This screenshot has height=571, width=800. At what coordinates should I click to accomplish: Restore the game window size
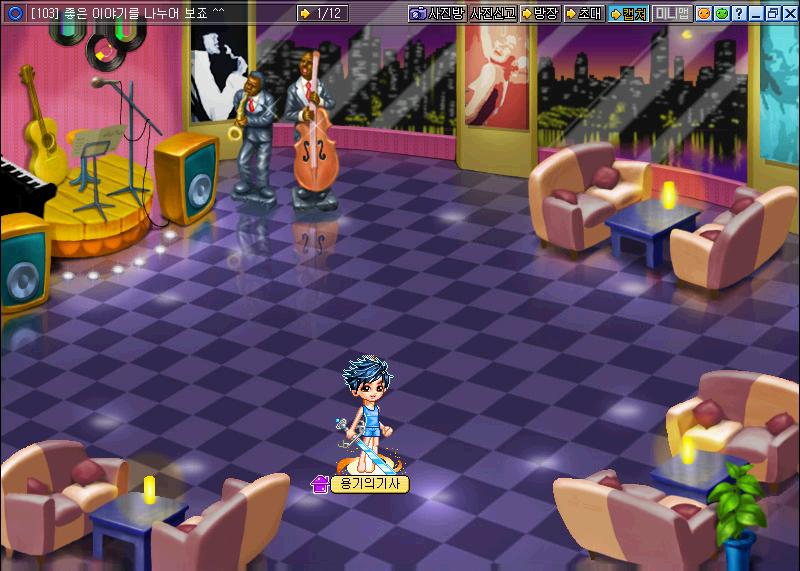(x=771, y=14)
